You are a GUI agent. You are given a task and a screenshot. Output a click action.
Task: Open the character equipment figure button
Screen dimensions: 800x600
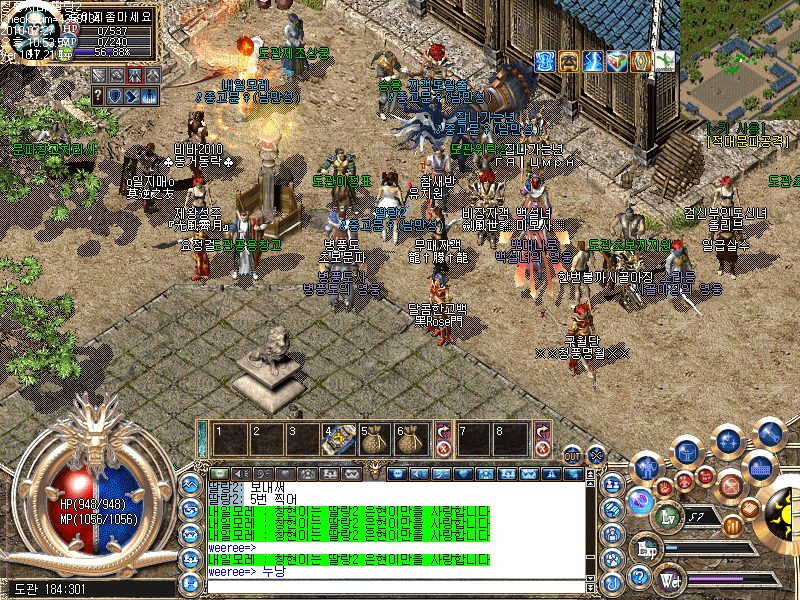[647, 467]
